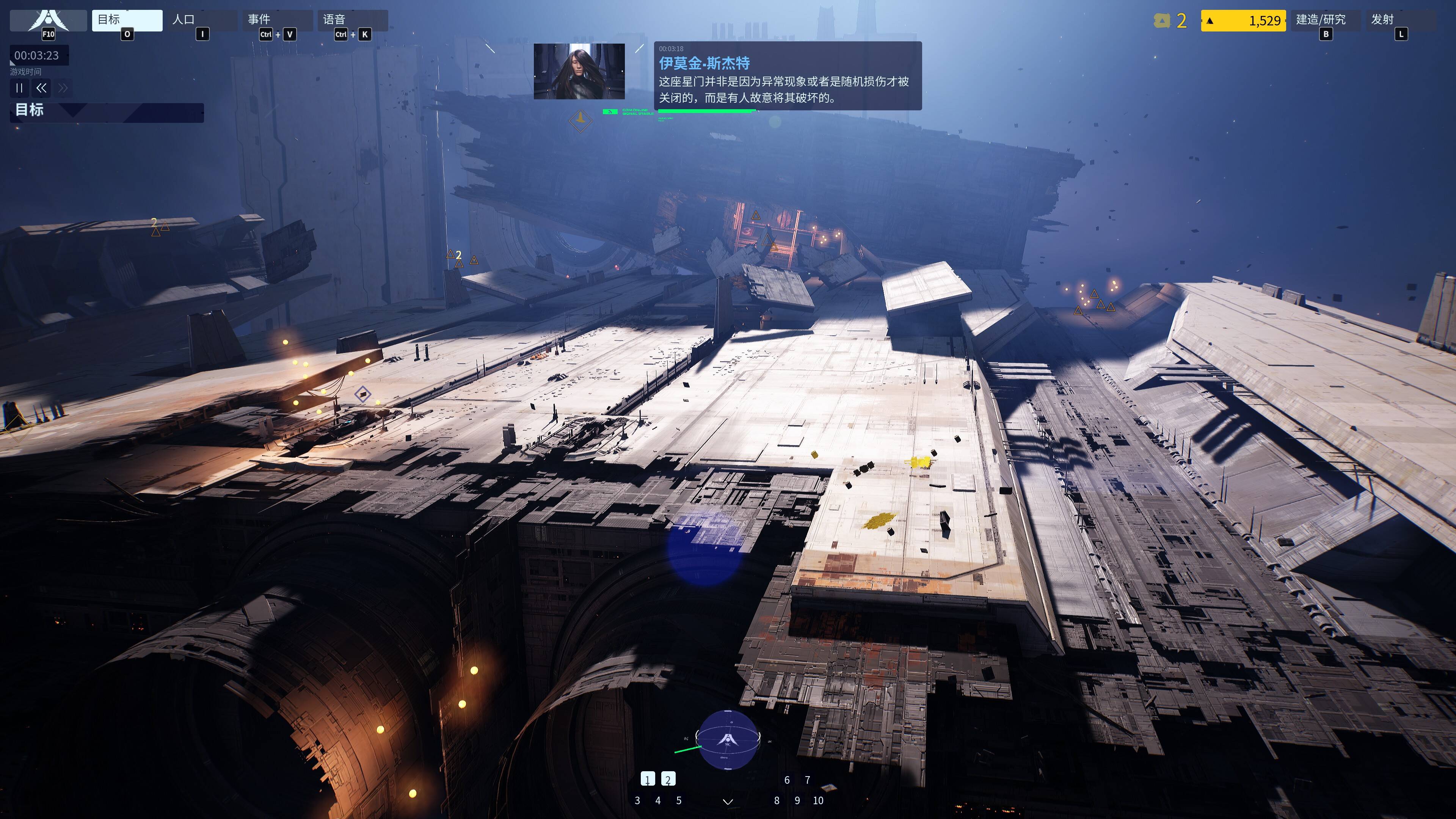Speed up game time with the forward arrows
1456x819 pixels.
coord(63,88)
